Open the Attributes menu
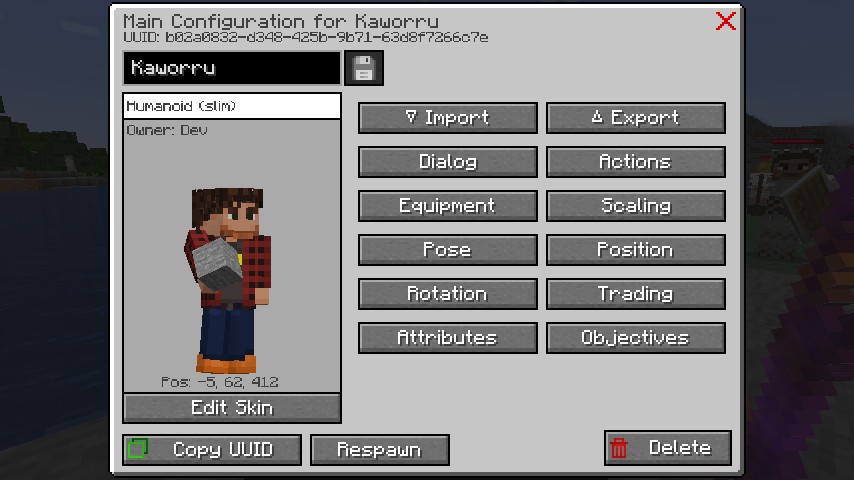This screenshot has height=480, width=854. point(447,338)
